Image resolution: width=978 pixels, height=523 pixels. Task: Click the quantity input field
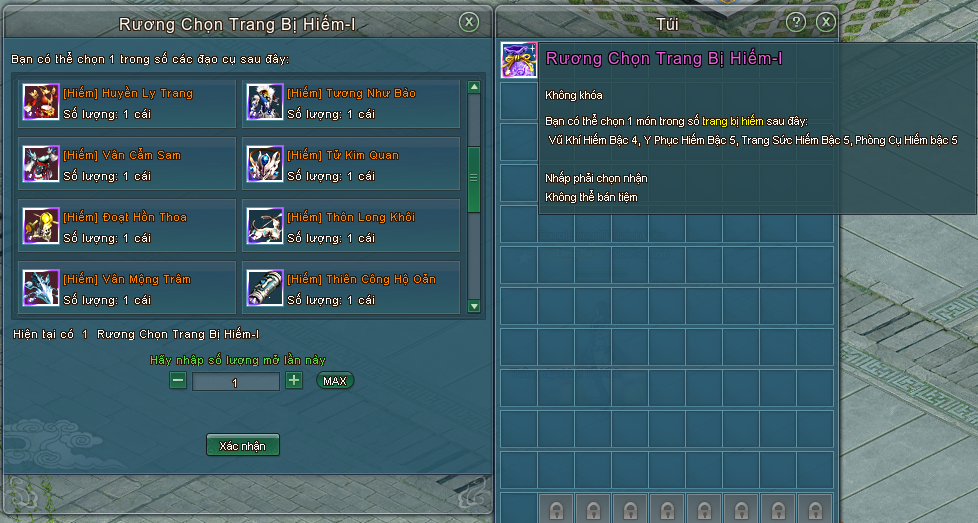click(235, 382)
